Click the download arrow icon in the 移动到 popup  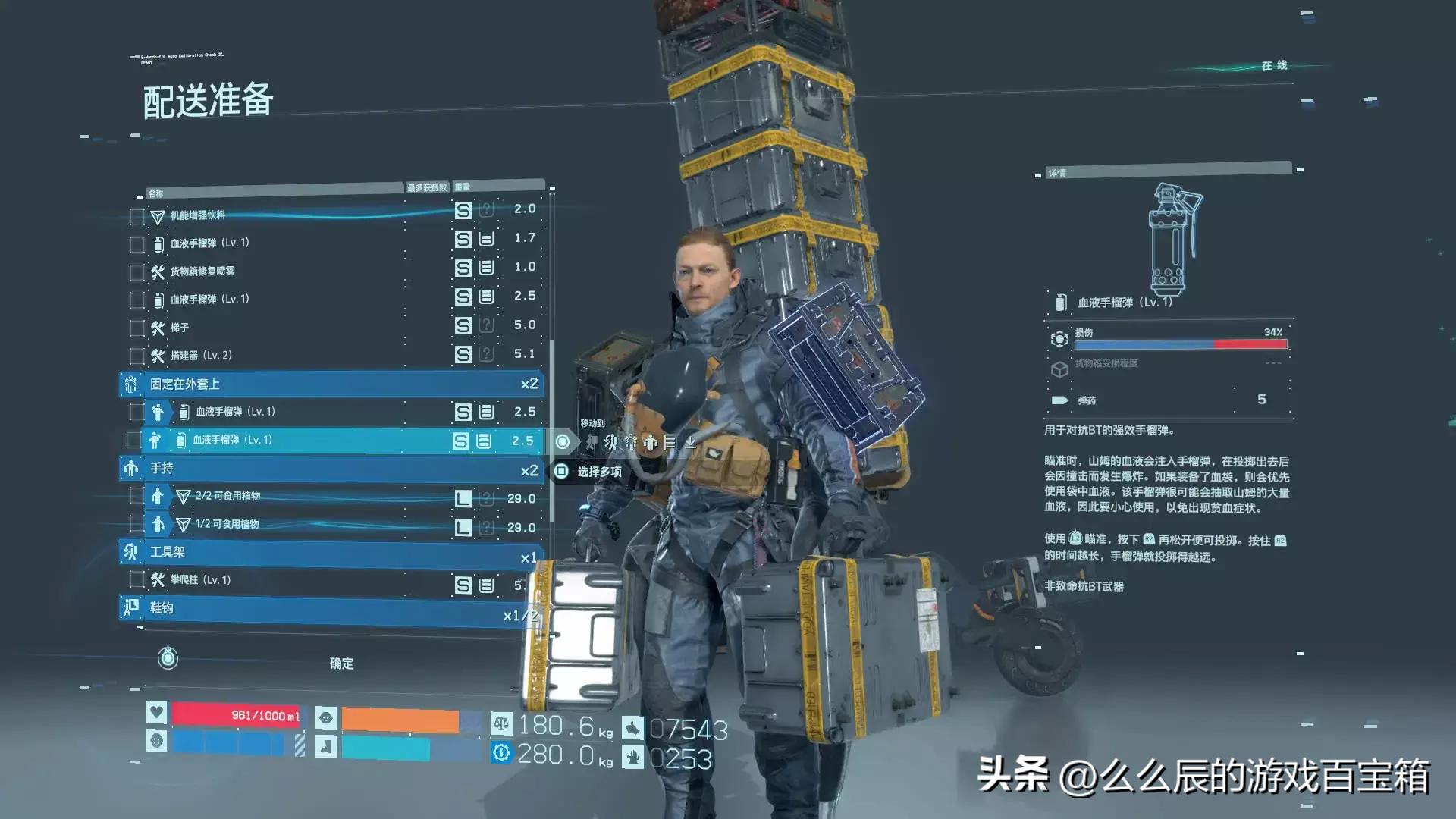tap(691, 444)
